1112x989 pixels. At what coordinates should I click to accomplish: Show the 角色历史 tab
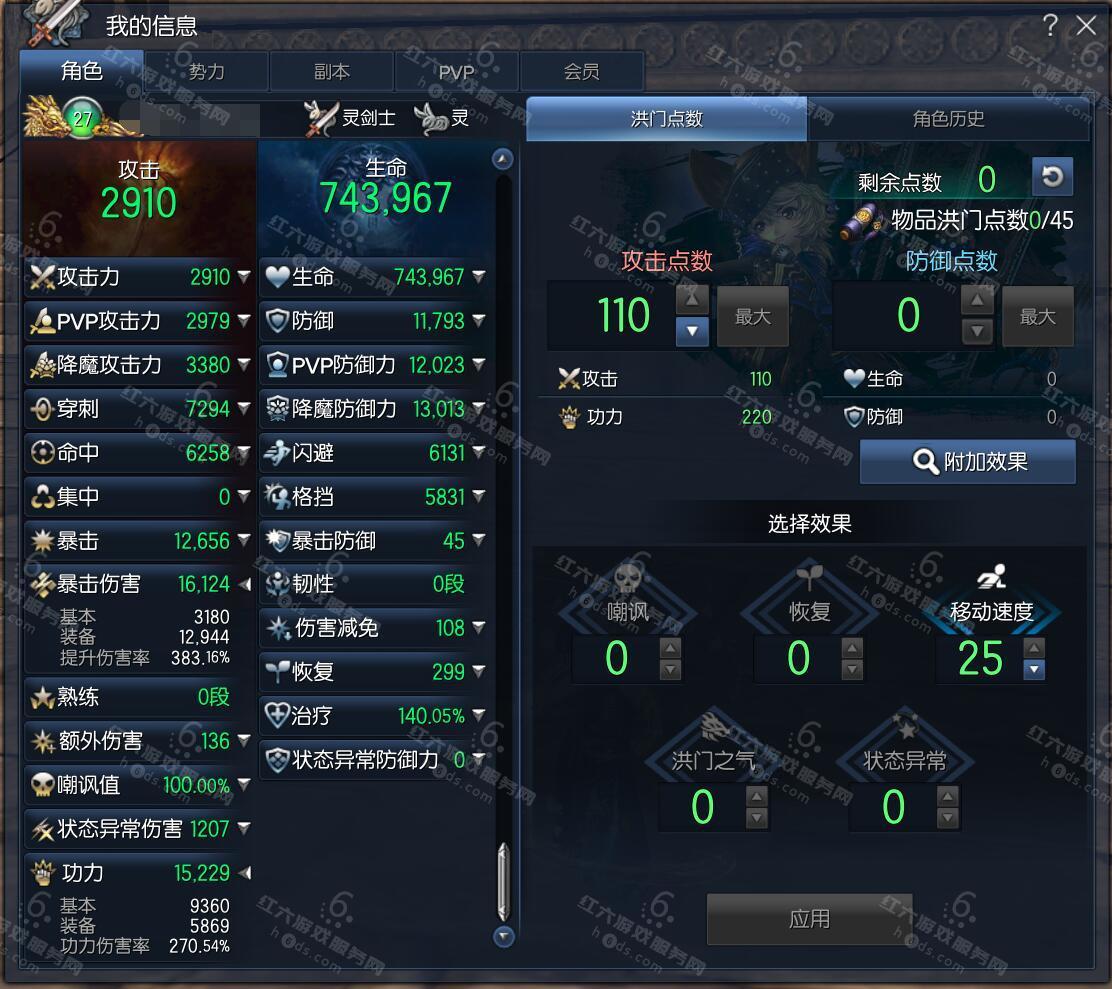tap(948, 119)
